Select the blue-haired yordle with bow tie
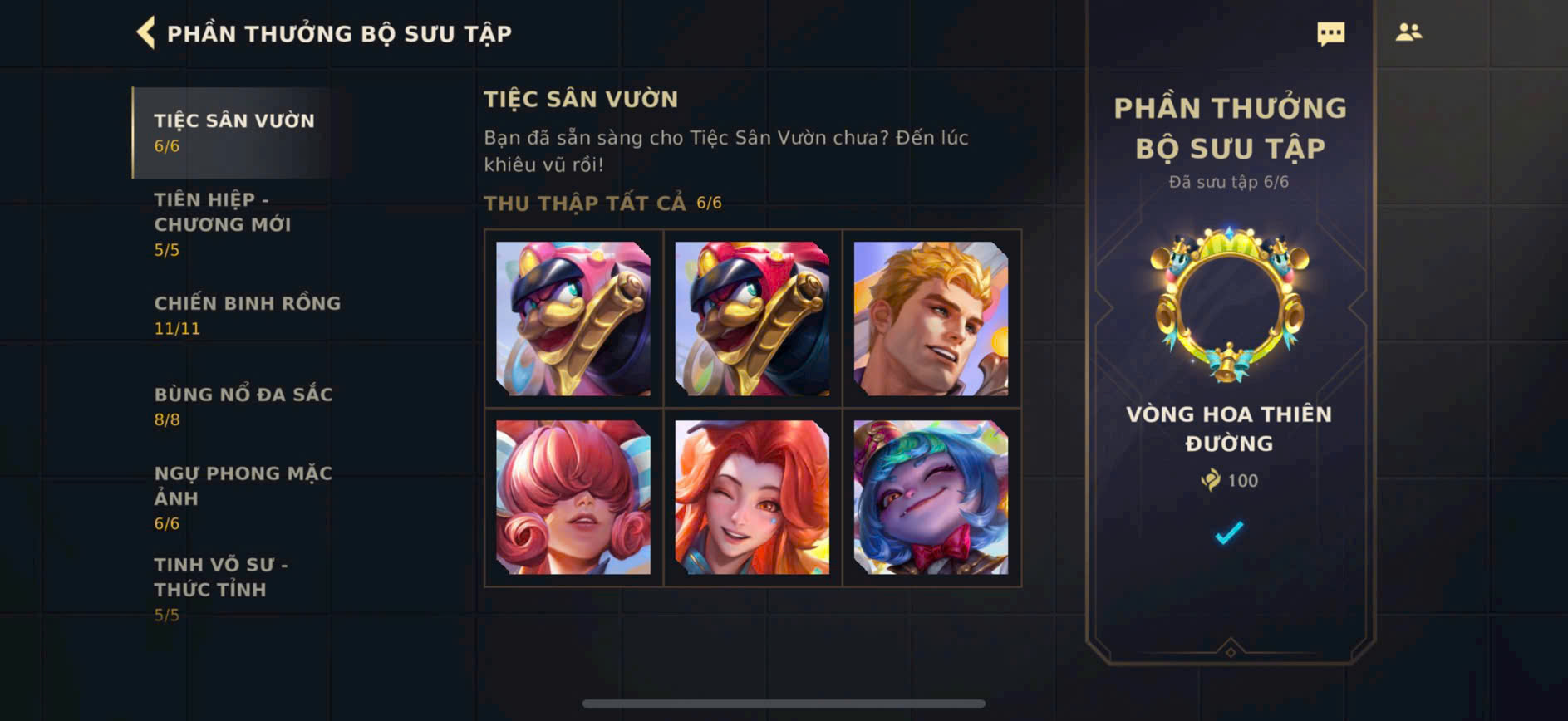 click(x=931, y=498)
